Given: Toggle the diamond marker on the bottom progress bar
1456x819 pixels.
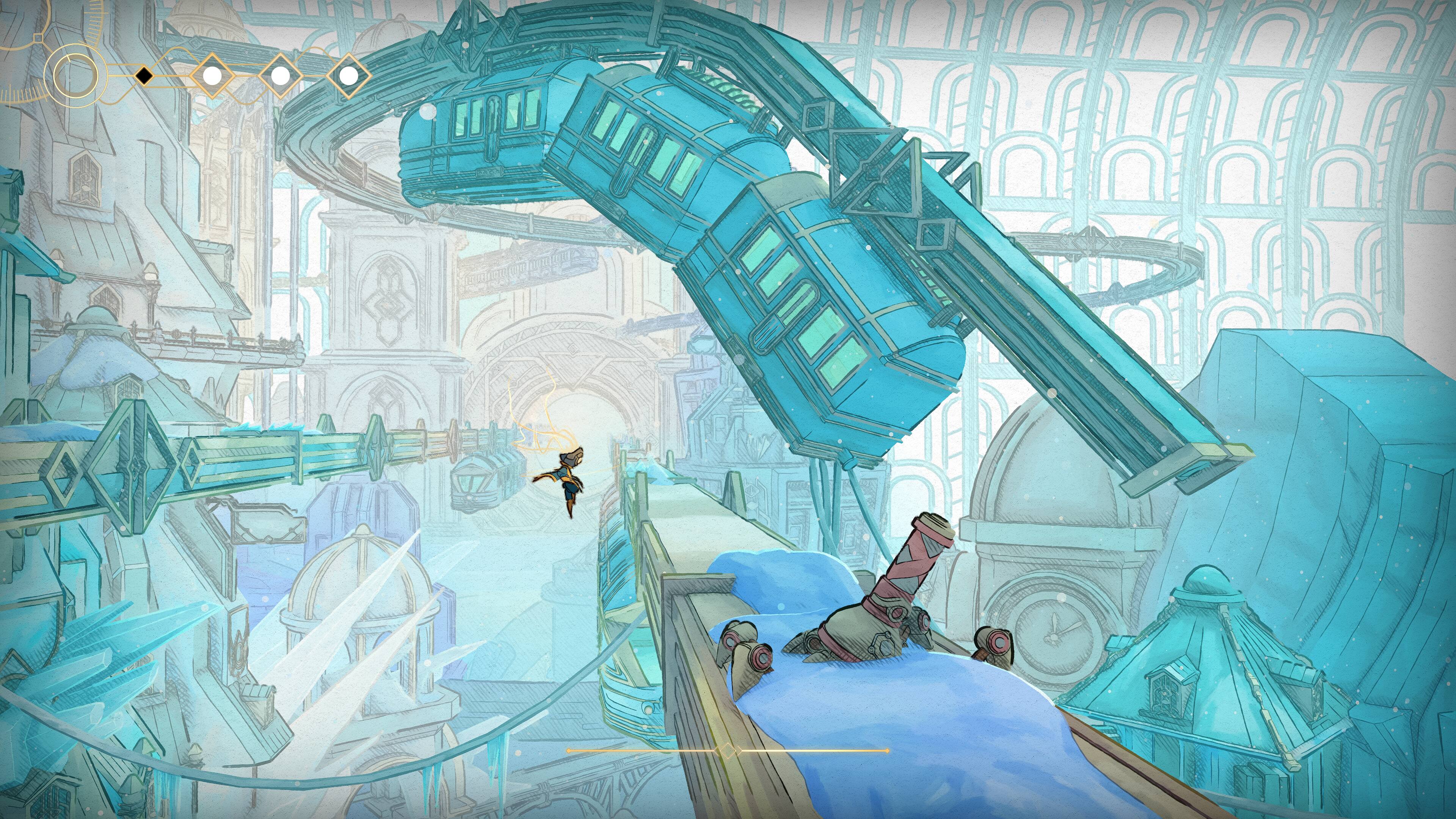Looking at the screenshot, I should (x=728, y=751).
